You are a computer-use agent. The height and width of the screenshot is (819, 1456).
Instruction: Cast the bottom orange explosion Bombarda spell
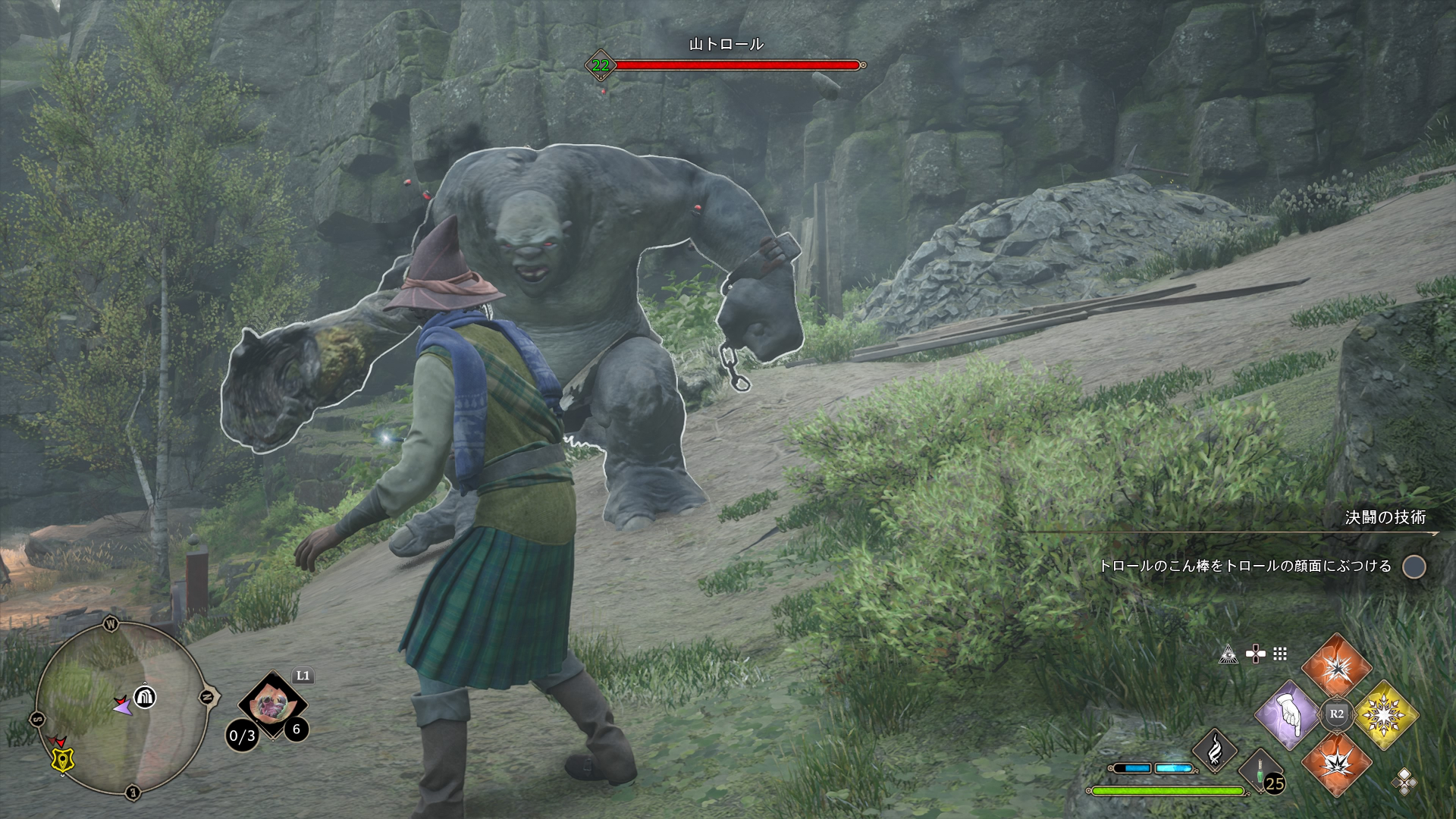pyautogui.click(x=1336, y=763)
